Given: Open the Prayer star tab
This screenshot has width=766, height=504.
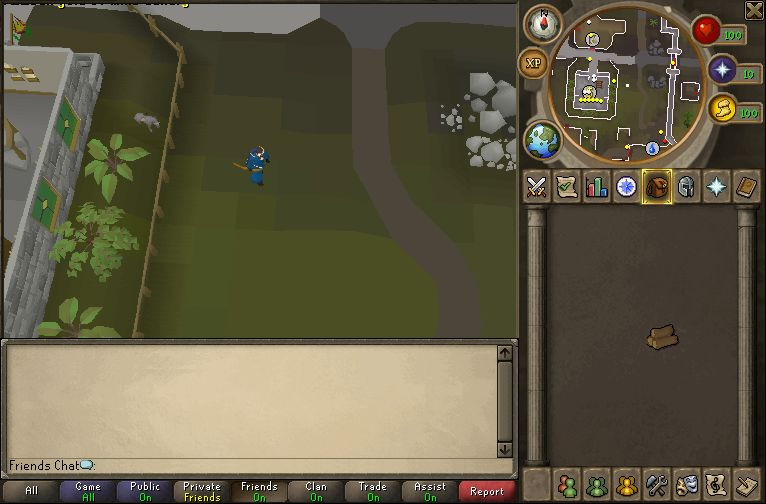Looking at the screenshot, I should pos(716,187).
